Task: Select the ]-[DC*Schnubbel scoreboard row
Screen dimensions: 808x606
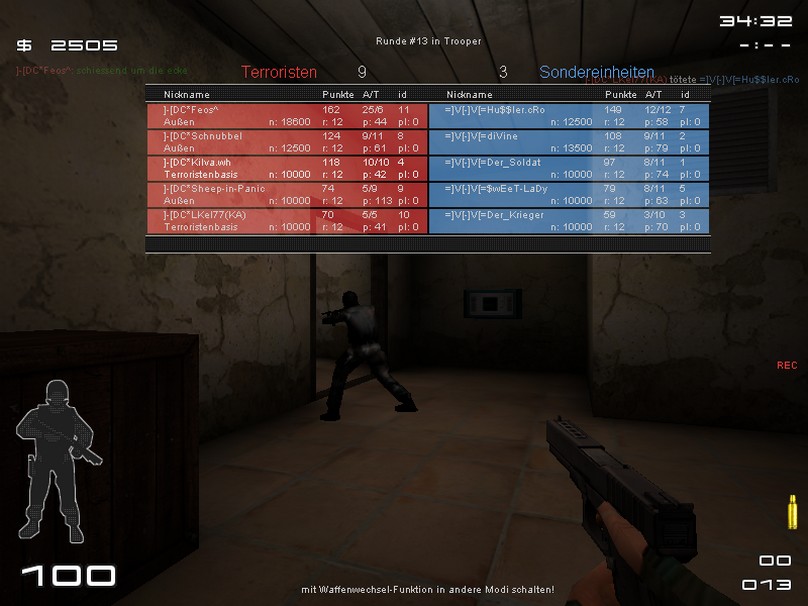Action: coord(287,141)
